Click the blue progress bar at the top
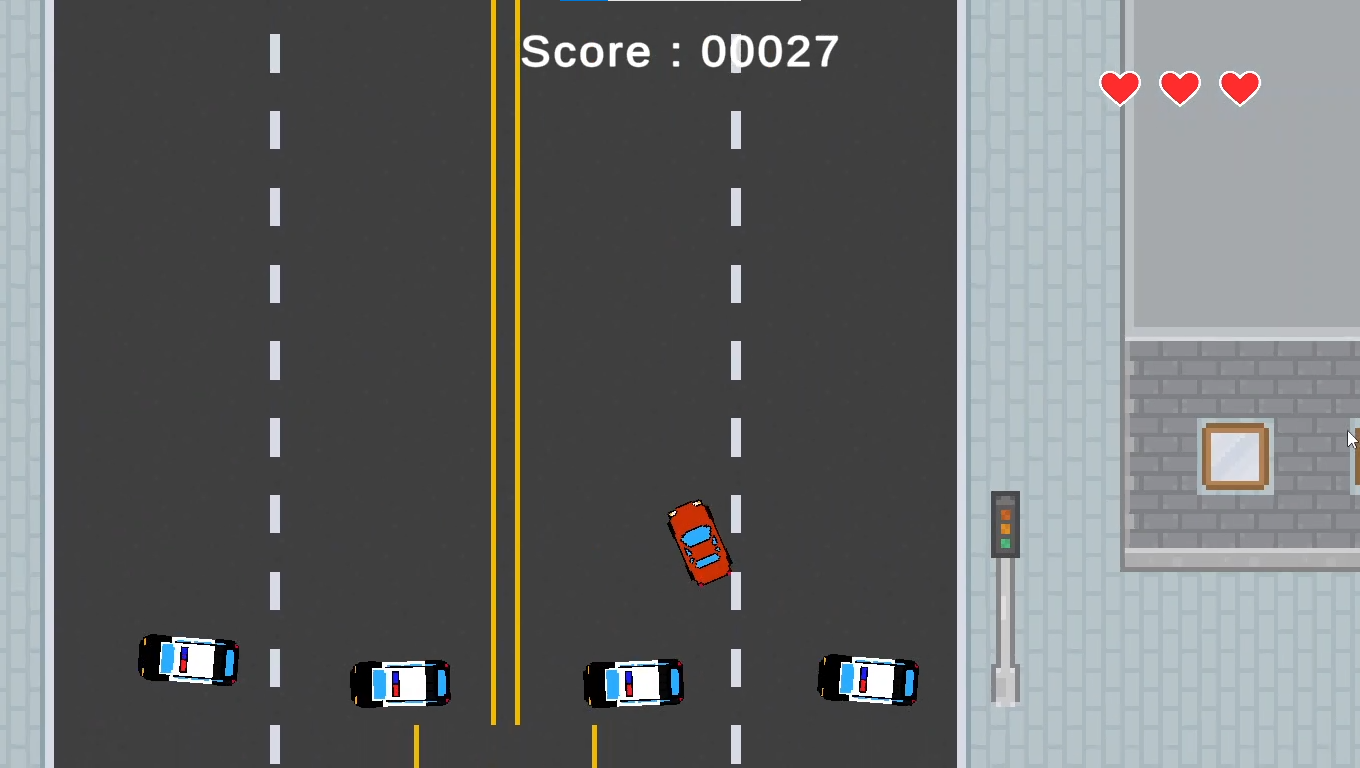1360x768 pixels. point(585,3)
